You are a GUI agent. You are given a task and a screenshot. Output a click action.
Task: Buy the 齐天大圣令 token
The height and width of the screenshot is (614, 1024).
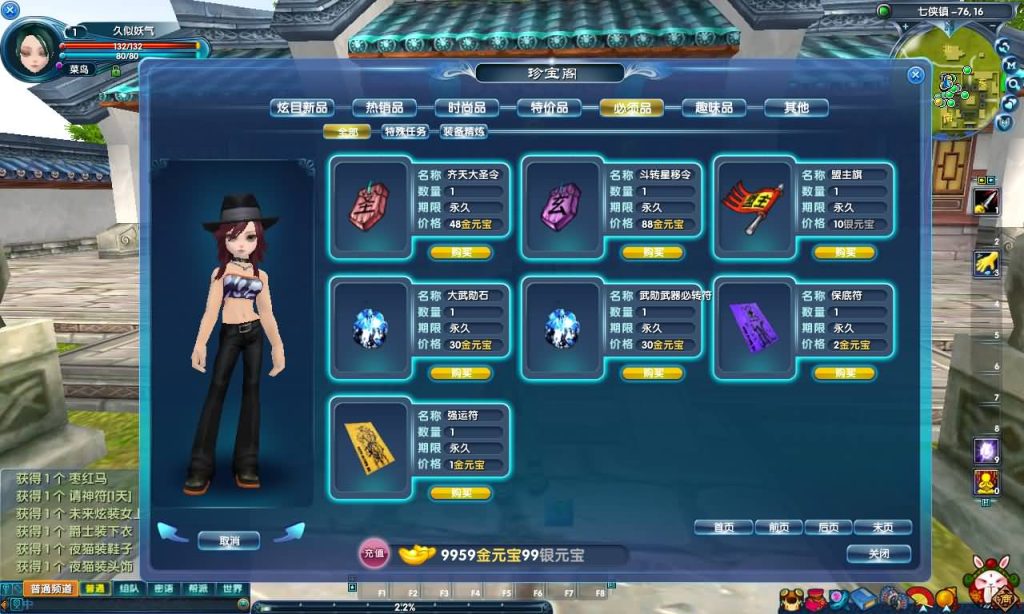pos(460,253)
